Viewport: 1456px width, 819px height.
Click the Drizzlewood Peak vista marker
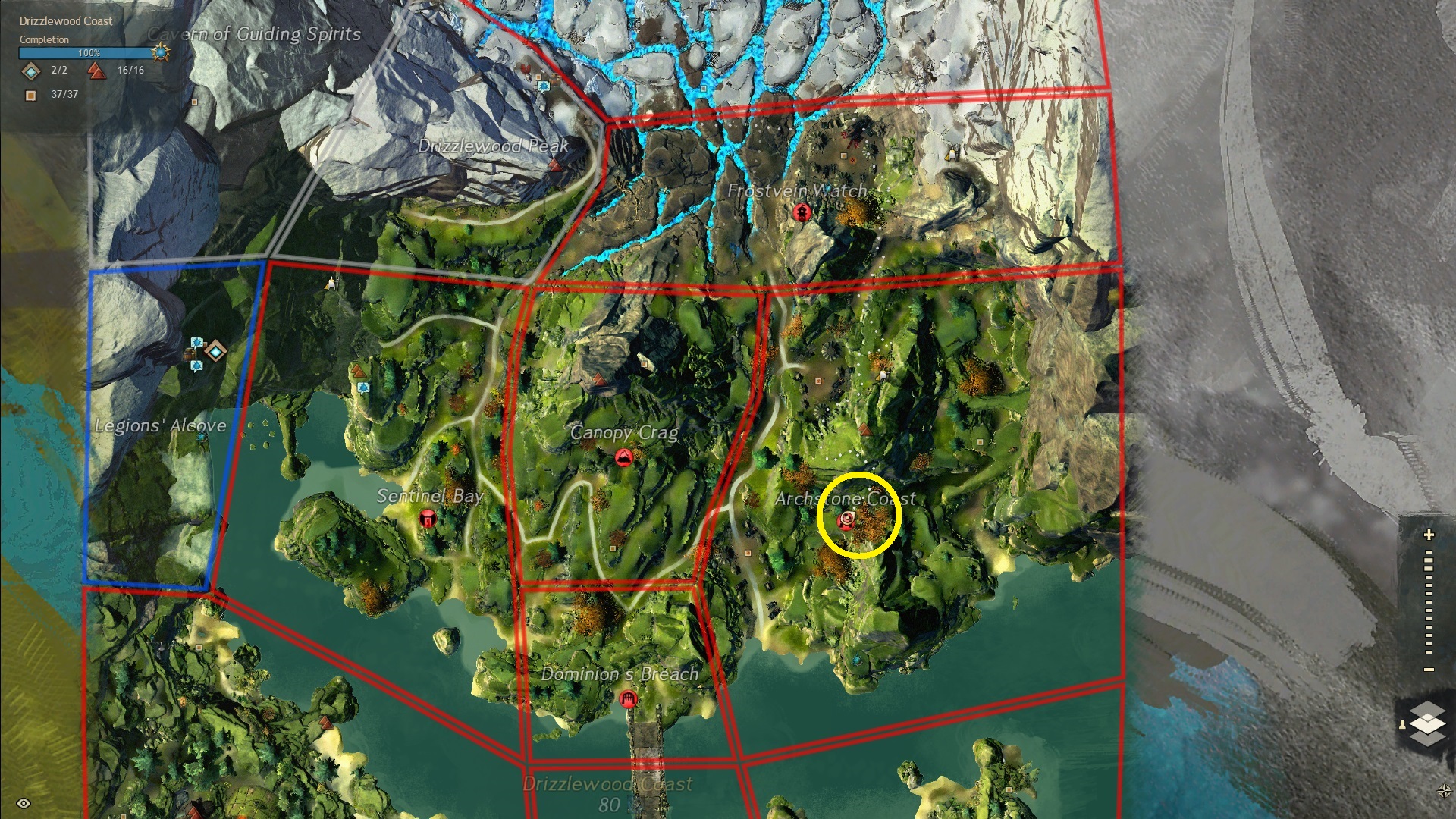[556, 165]
